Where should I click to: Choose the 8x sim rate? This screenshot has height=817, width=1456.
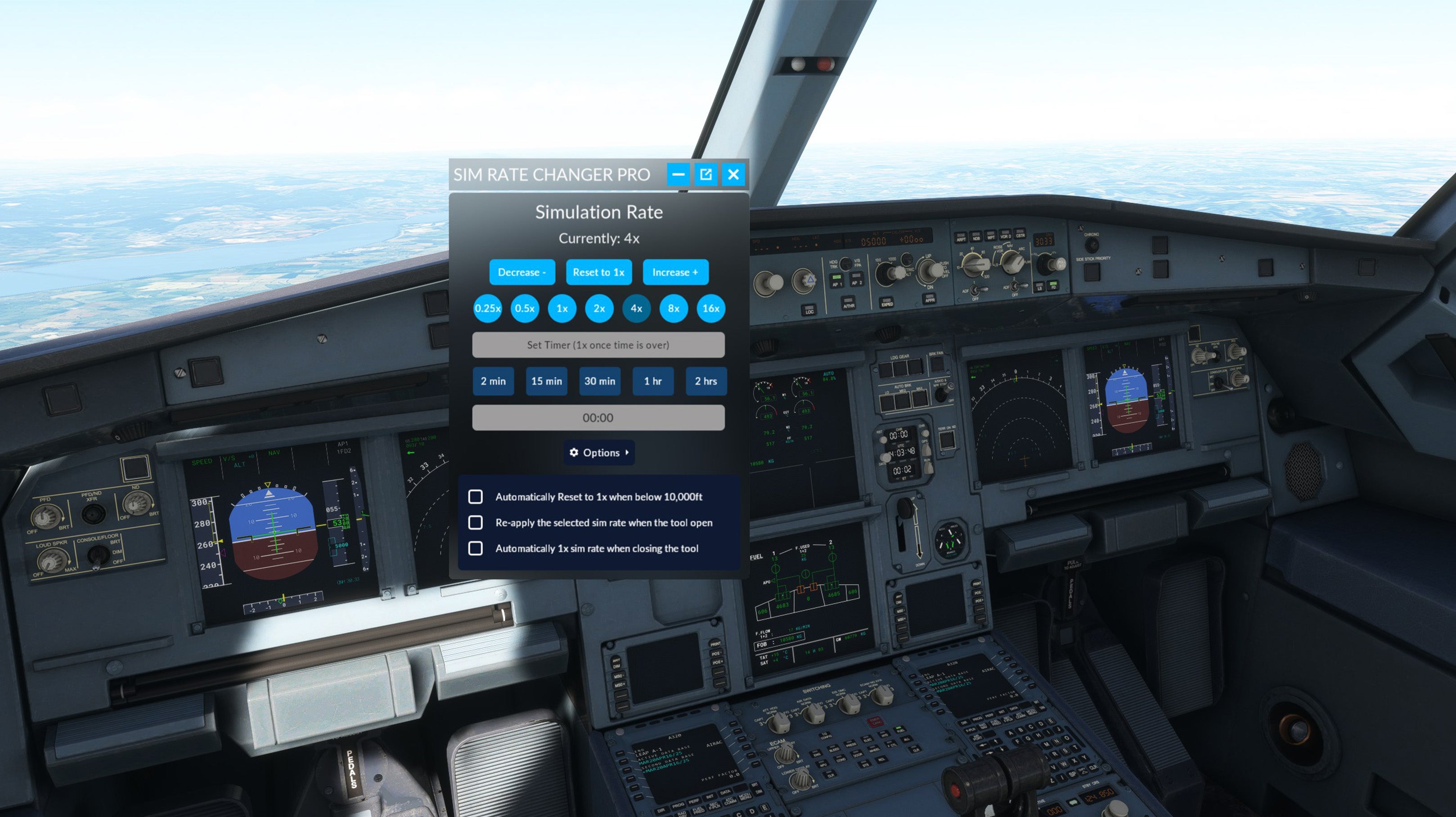tap(674, 309)
